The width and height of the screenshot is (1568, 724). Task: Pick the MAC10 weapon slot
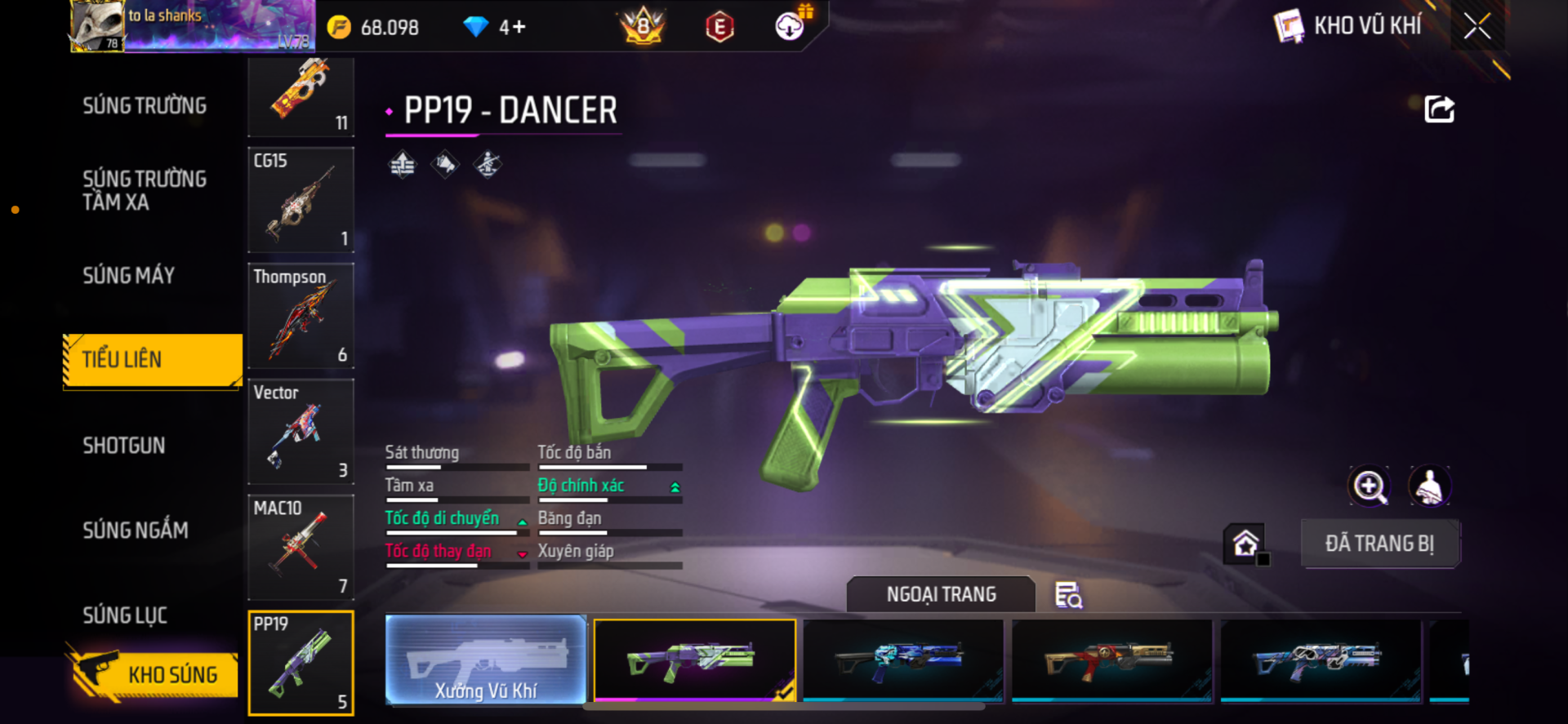coord(301,547)
